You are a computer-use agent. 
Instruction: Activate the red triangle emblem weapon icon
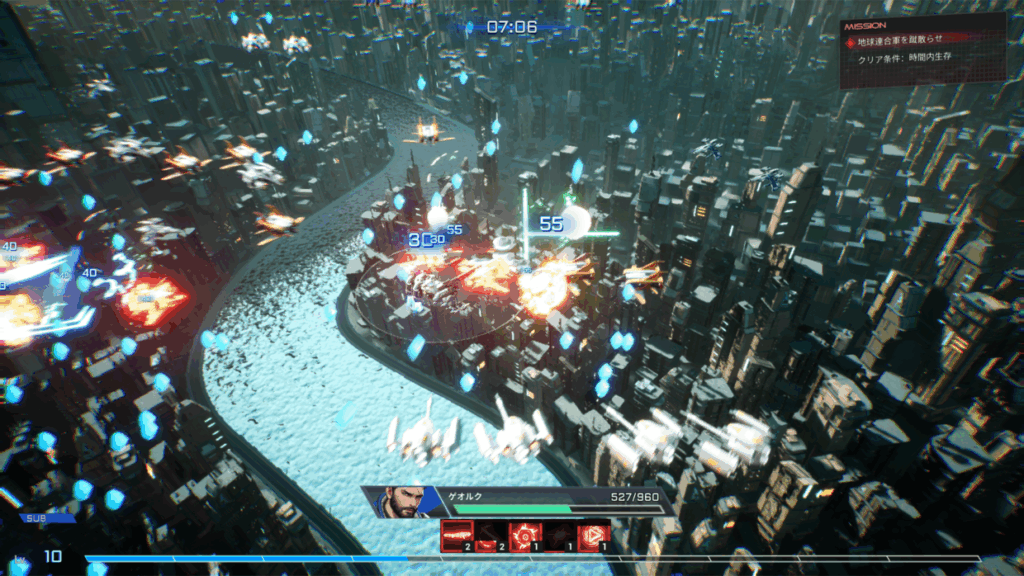point(593,536)
